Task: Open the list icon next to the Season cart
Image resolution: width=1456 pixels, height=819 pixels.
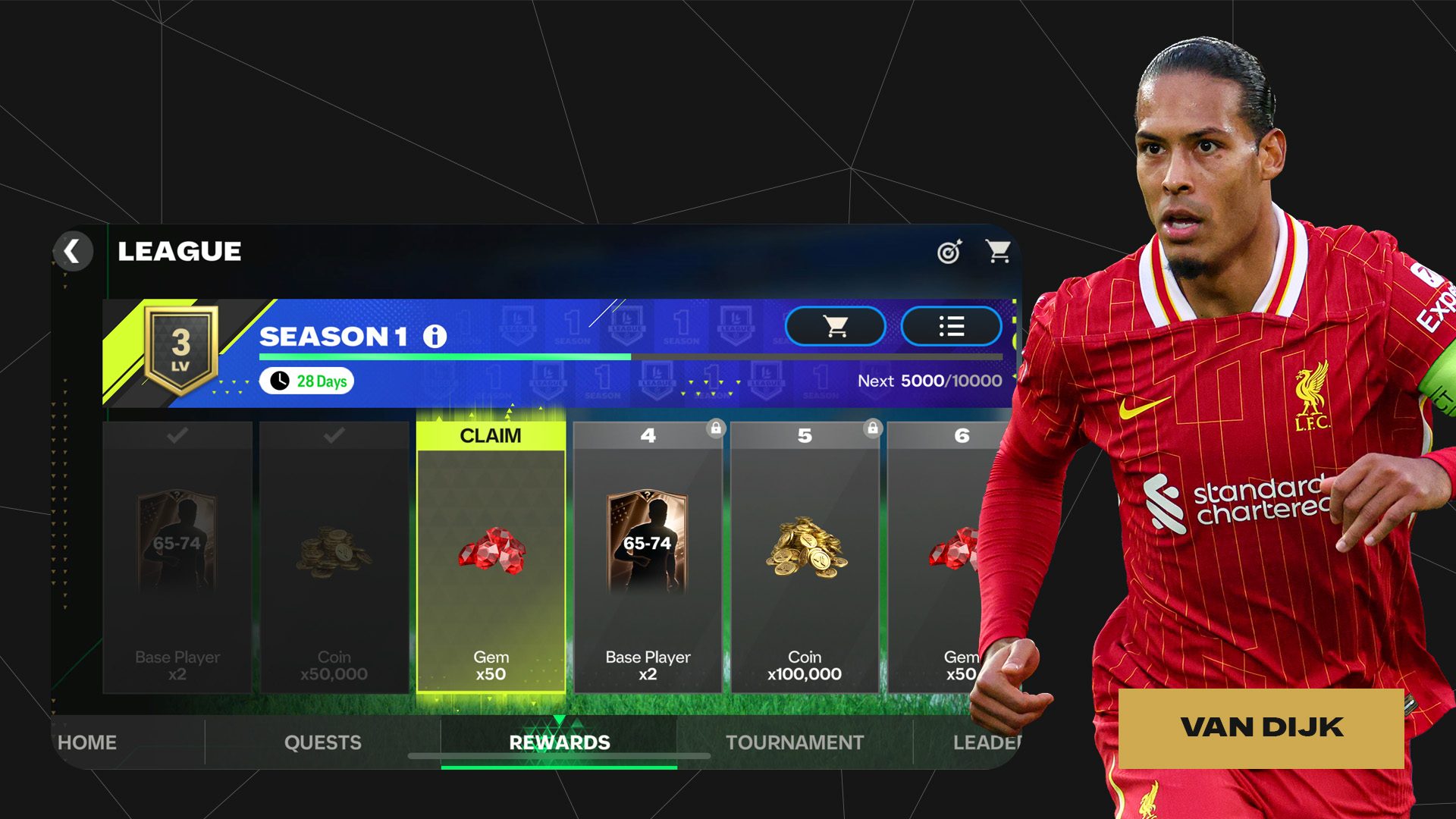Action: click(x=951, y=328)
